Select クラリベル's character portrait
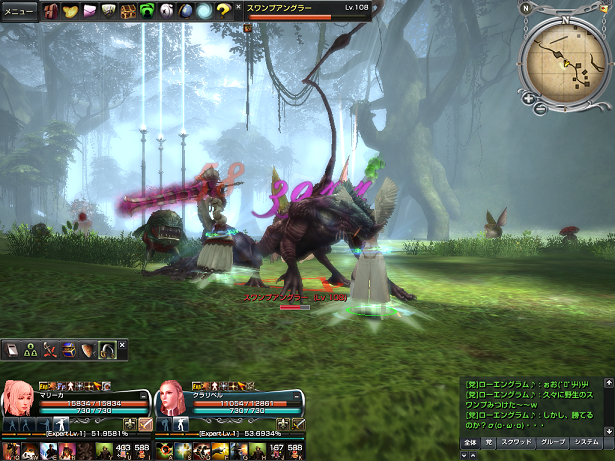The image size is (615, 461). [171, 397]
